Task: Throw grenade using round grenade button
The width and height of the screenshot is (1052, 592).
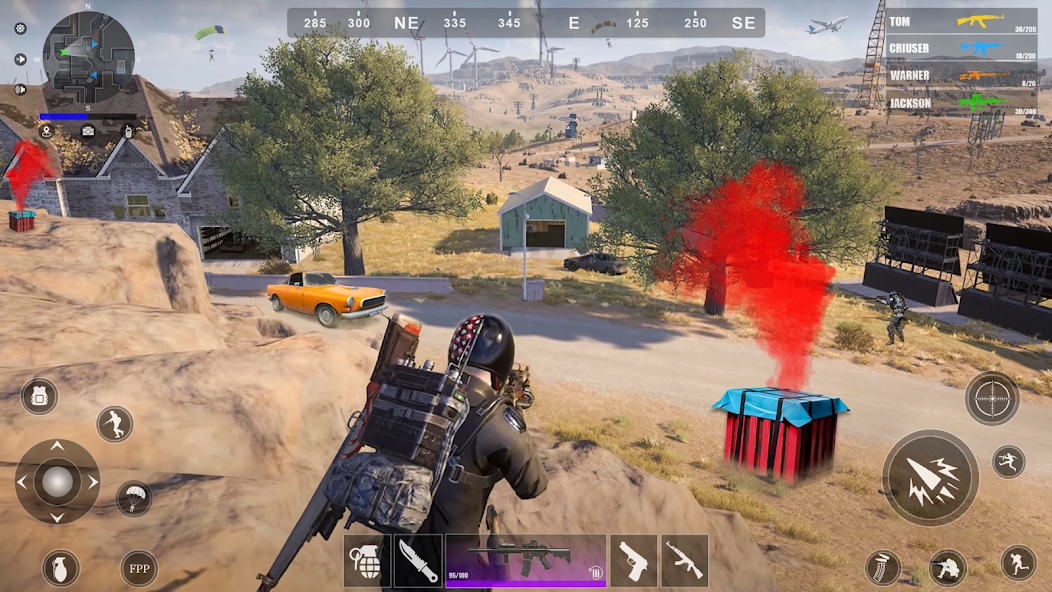Action: click(x=60, y=568)
